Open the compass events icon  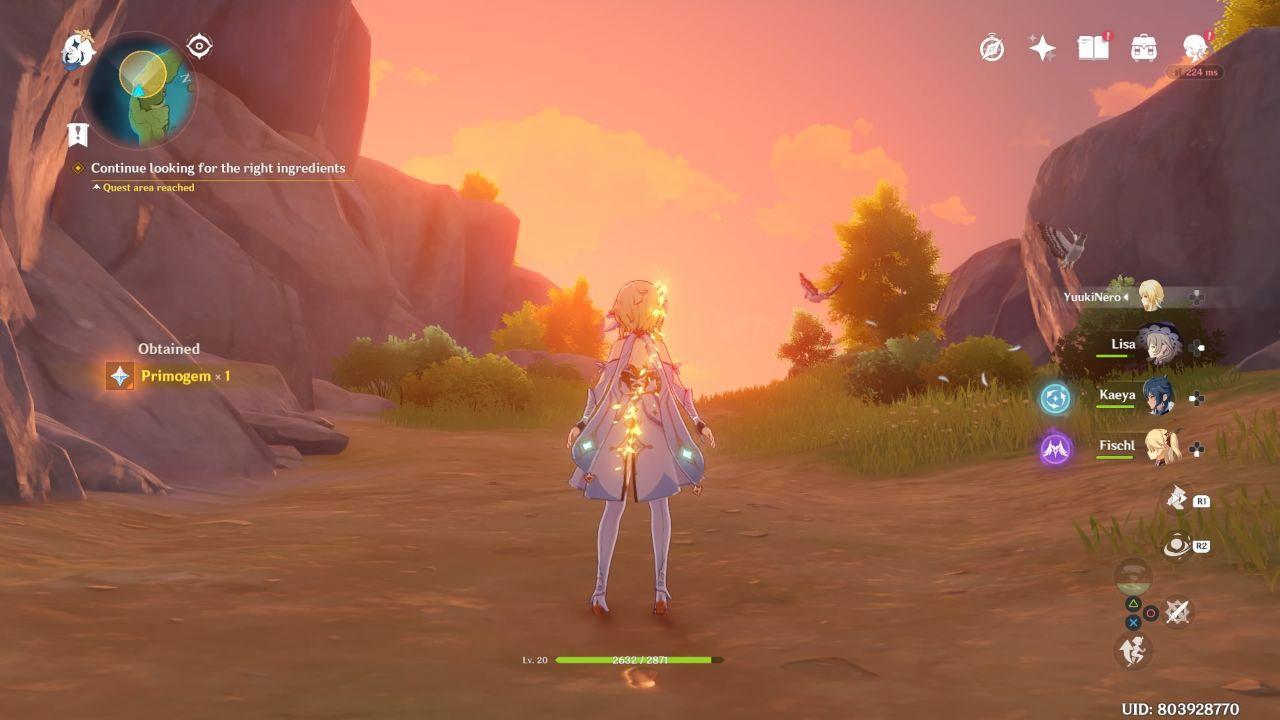click(x=992, y=48)
